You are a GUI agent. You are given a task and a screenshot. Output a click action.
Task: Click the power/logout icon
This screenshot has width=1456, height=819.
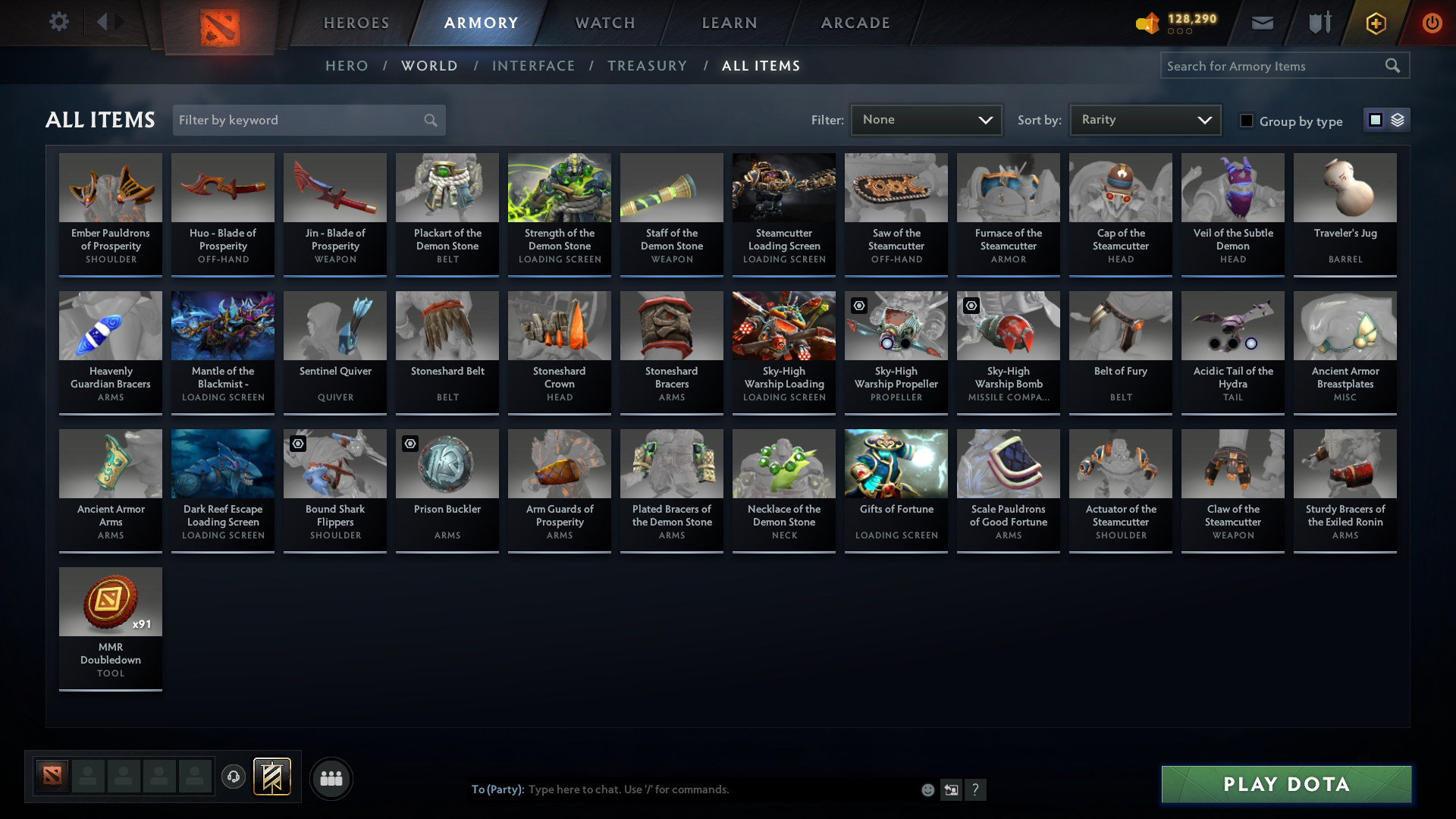1432,24
